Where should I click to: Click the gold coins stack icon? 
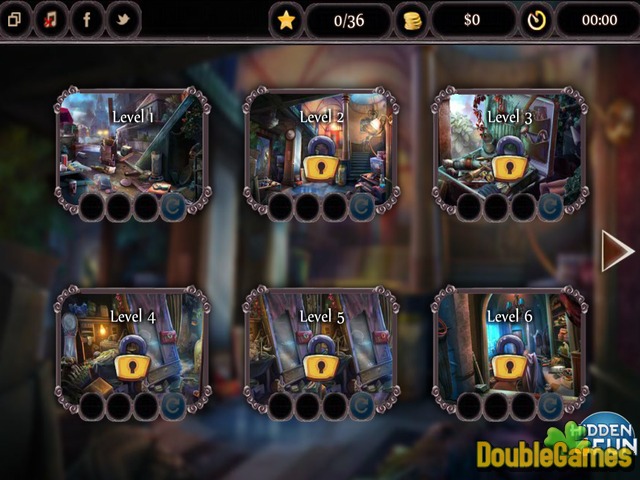(x=412, y=20)
